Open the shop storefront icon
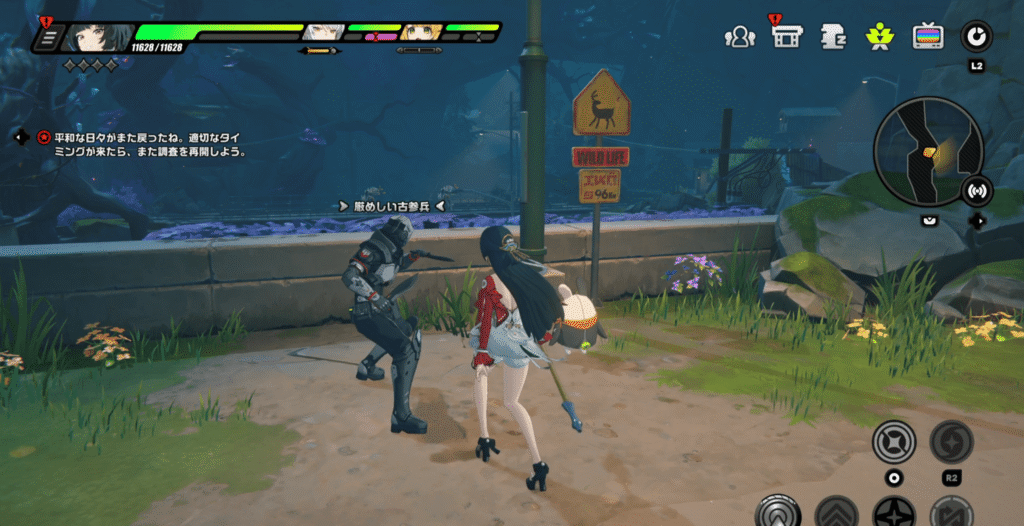 [x=787, y=37]
